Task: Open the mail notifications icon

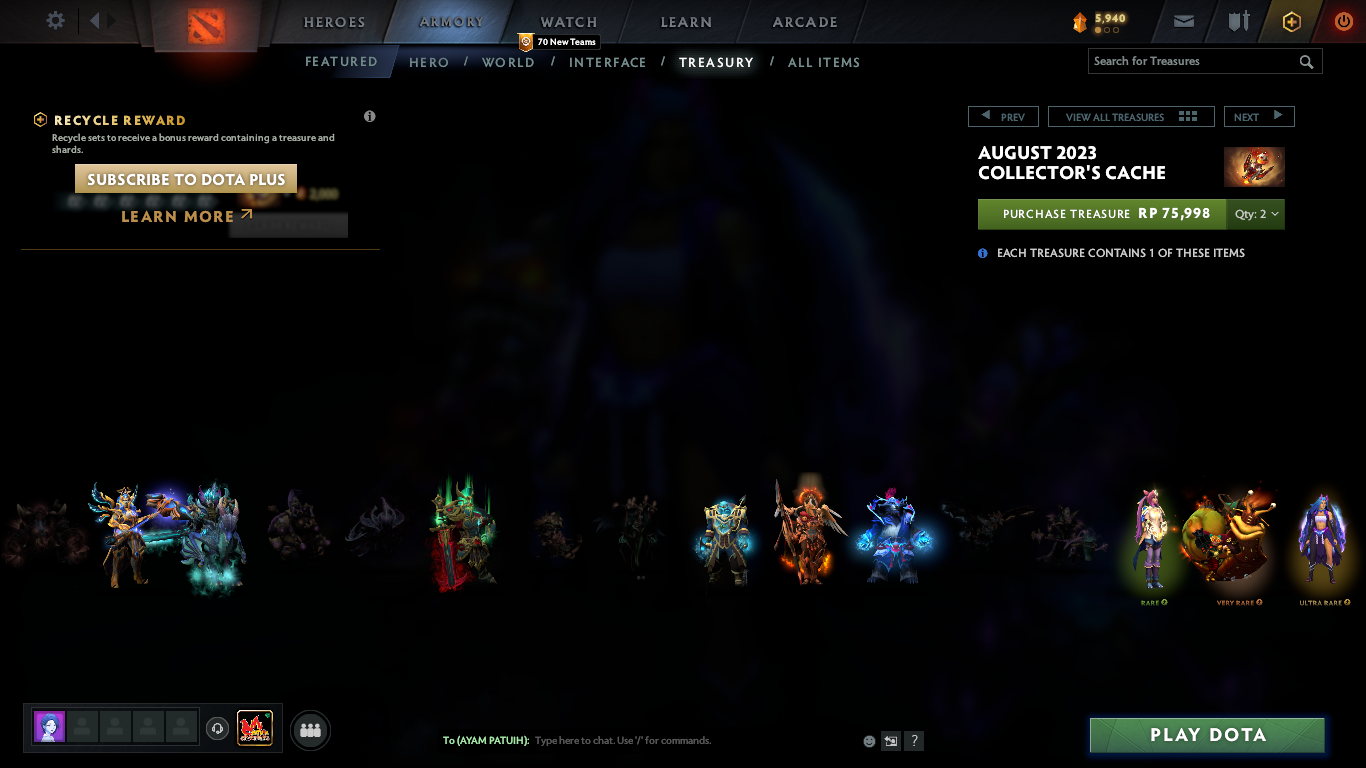Action: [1183, 20]
